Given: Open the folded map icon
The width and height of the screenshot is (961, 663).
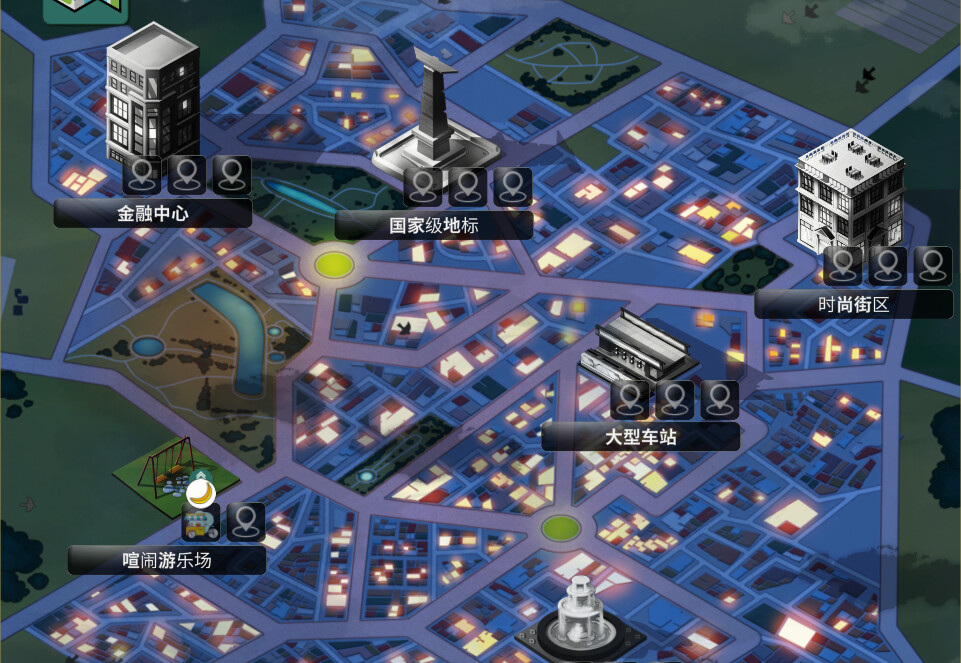Looking at the screenshot, I should (86, 8).
